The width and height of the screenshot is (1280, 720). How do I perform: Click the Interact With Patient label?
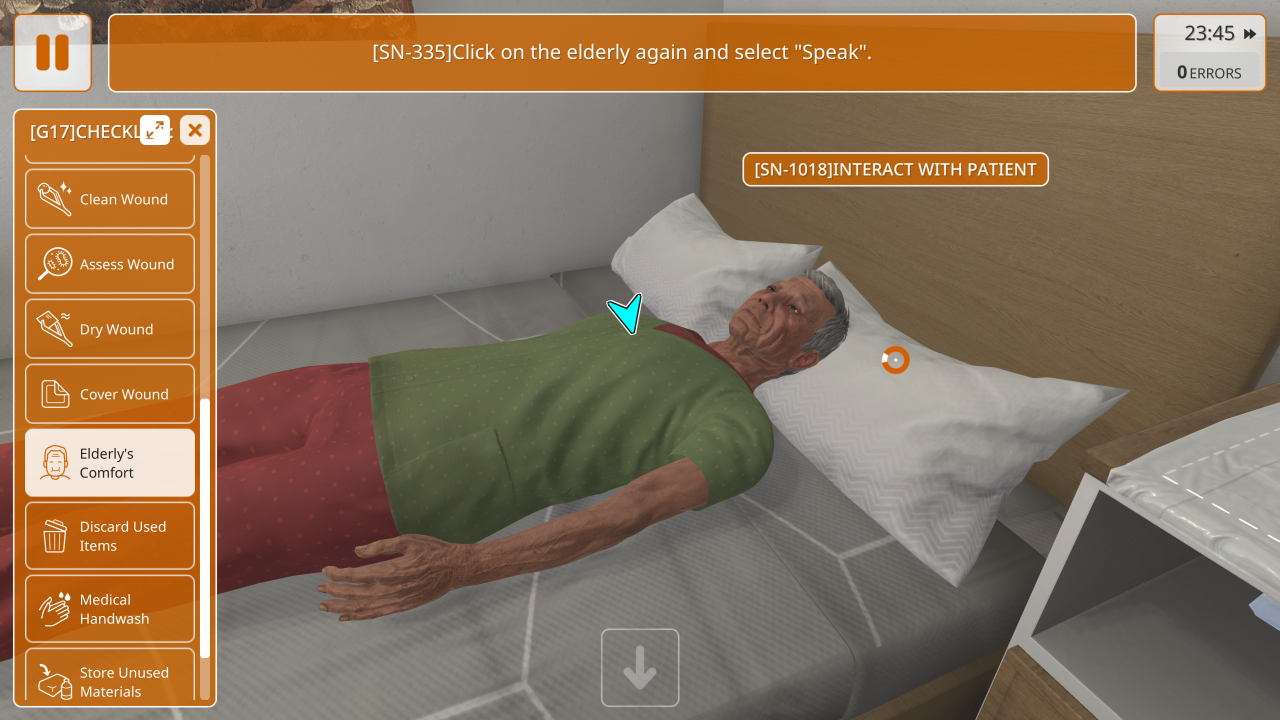[895, 169]
